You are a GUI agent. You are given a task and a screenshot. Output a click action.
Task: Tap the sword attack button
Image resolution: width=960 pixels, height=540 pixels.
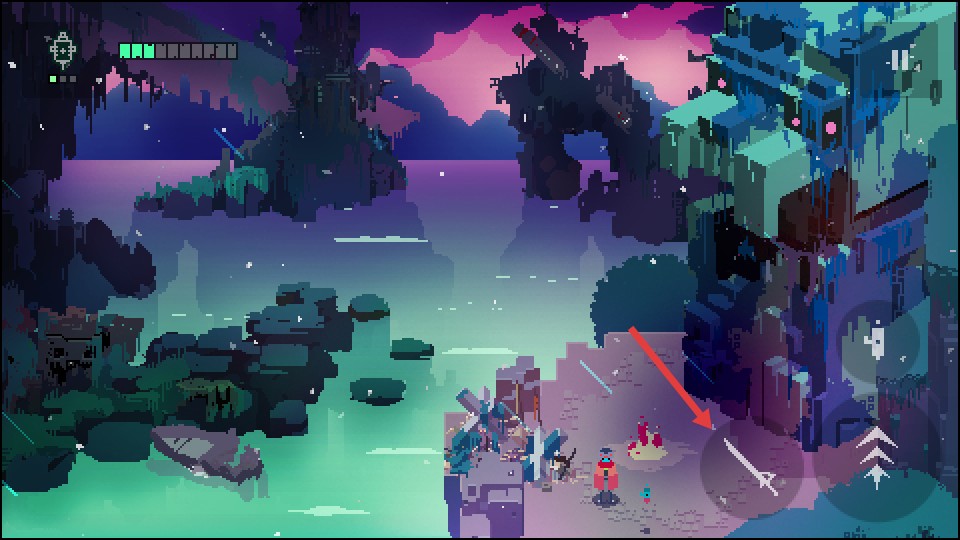point(751,467)
